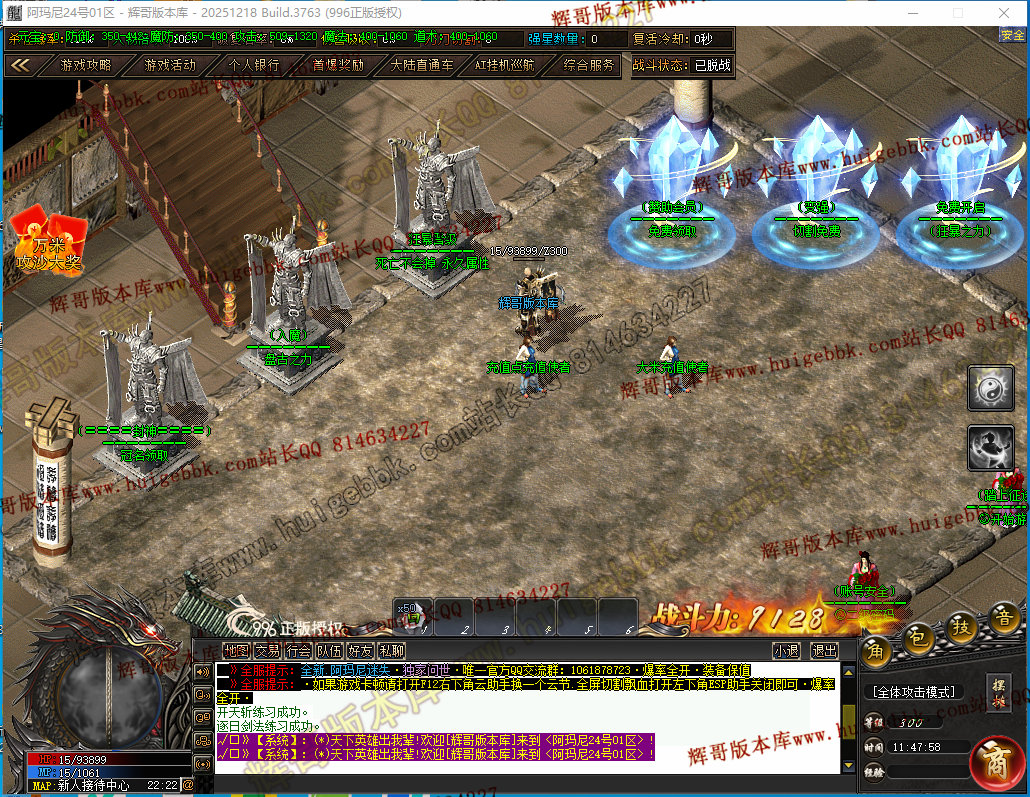The width and height of the screenshot is (1030, 797).
Task: Open the 行会 guild tab
Action: pos(298,650)
